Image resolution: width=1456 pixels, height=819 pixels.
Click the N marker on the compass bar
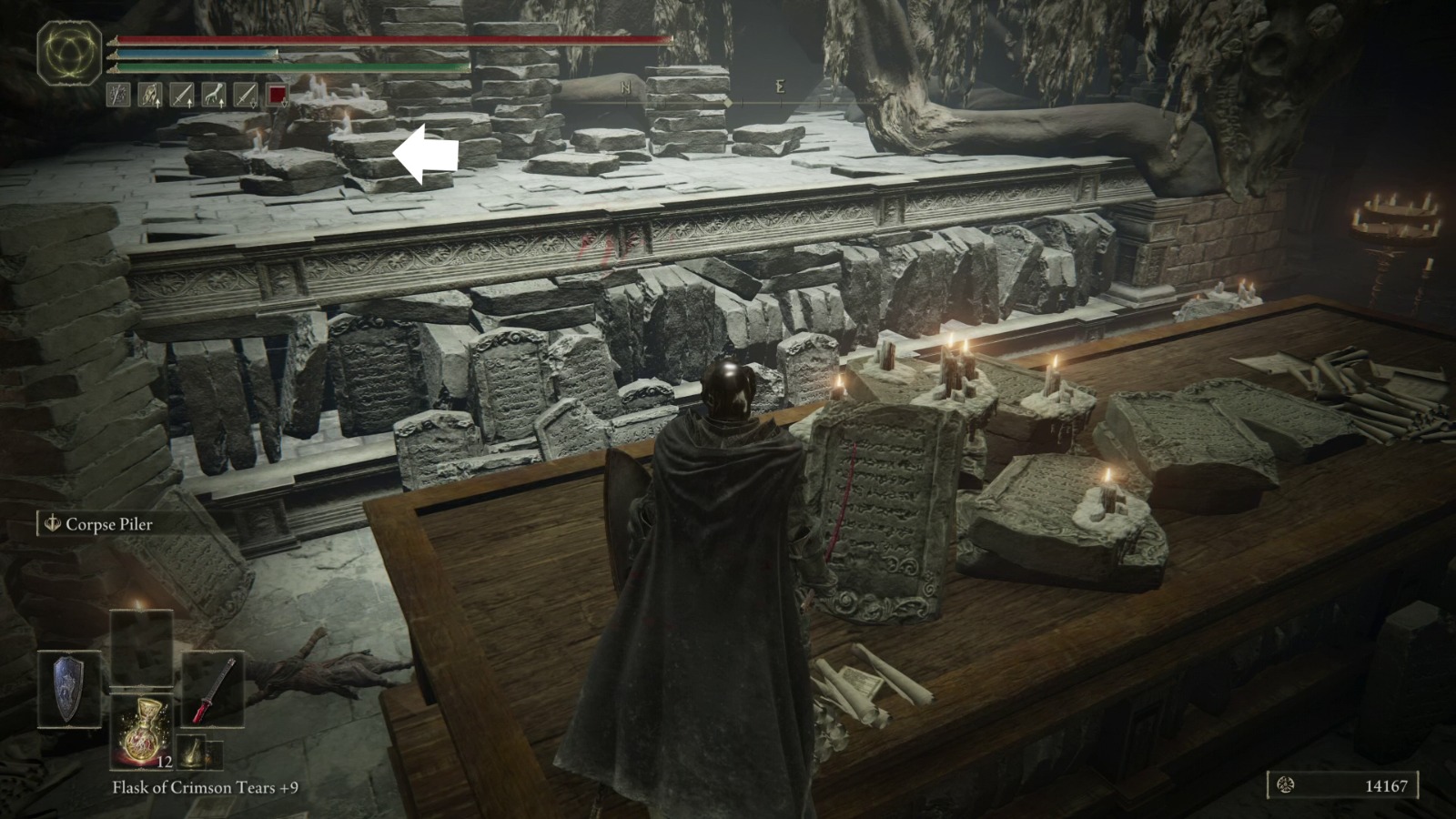623,86
